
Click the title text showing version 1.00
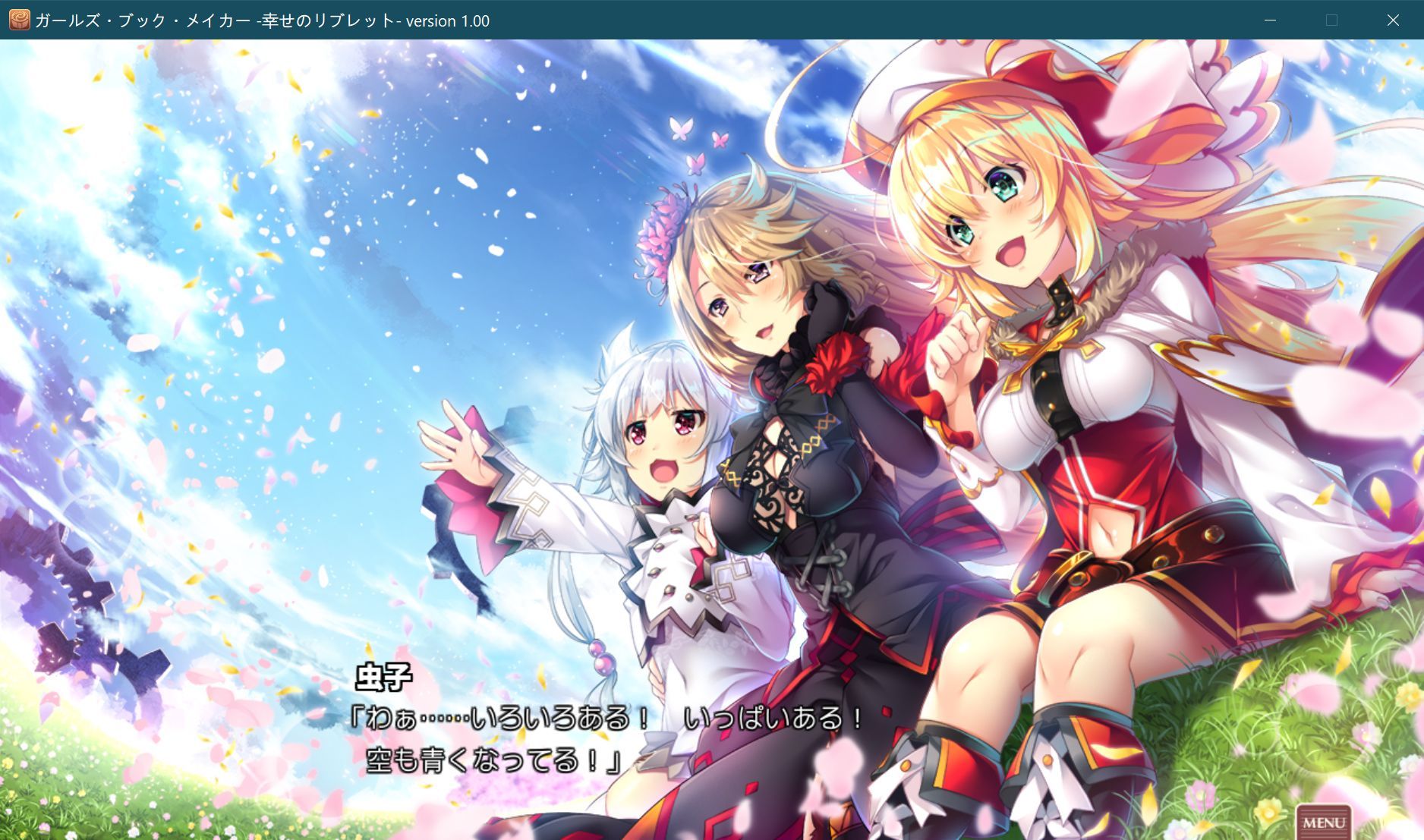coord(262,20)
